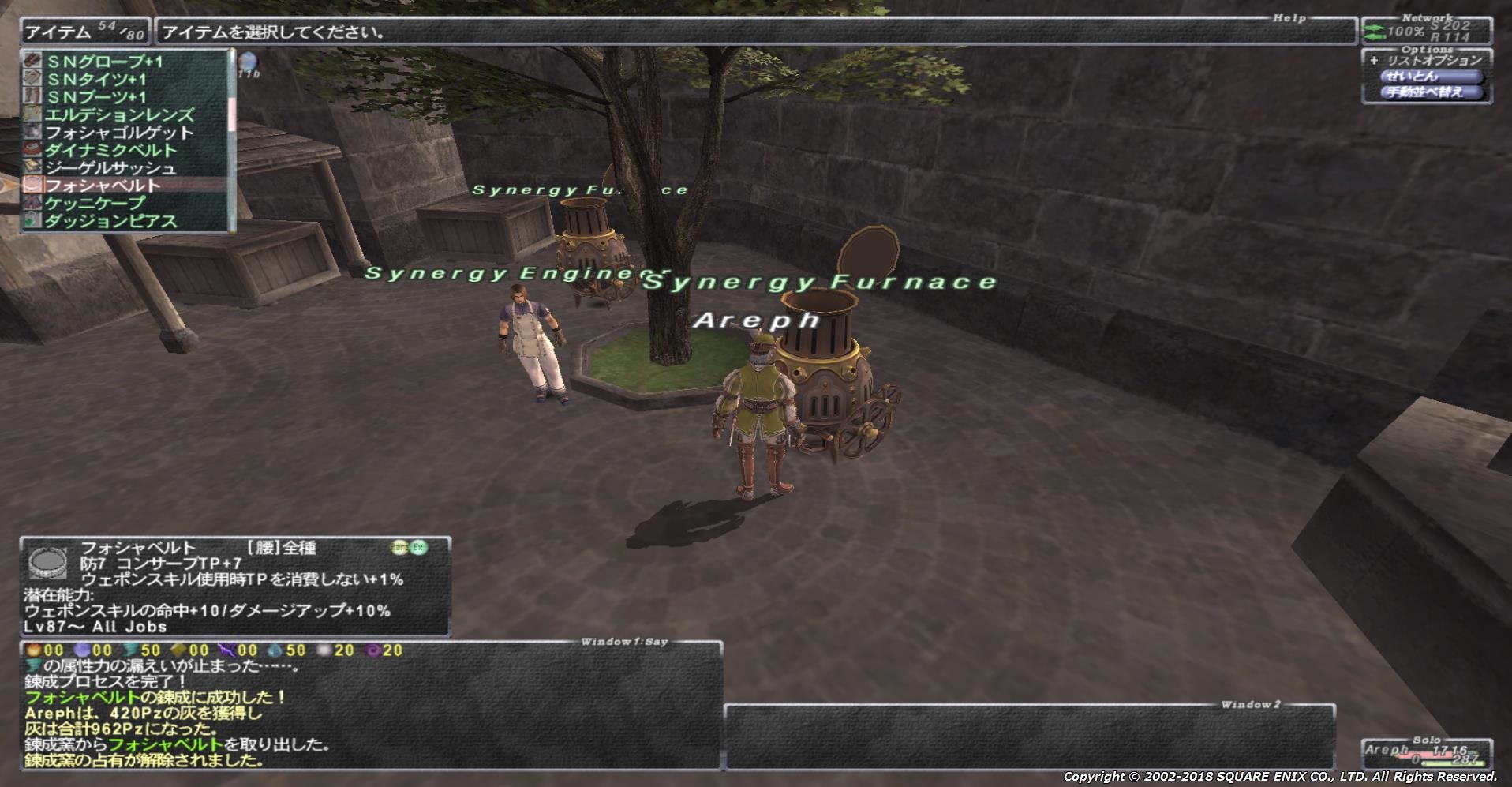Select the エルデションレンズ item
Image resolution: width=1512 pixels, height=787 pixels.
click(x=118, y=115)
